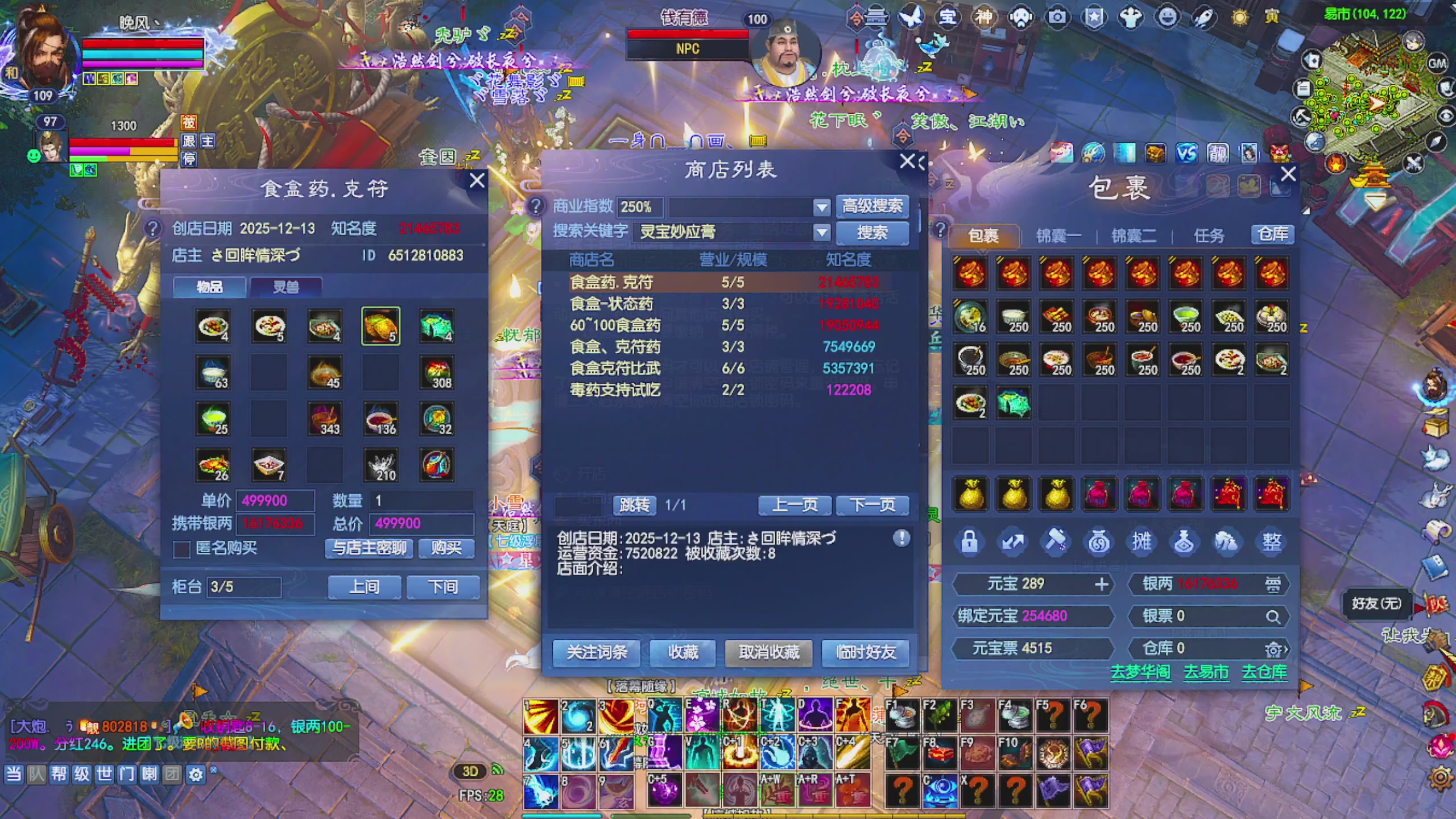Open the 商业指数 percentage dropdown

tap(823, 207)
